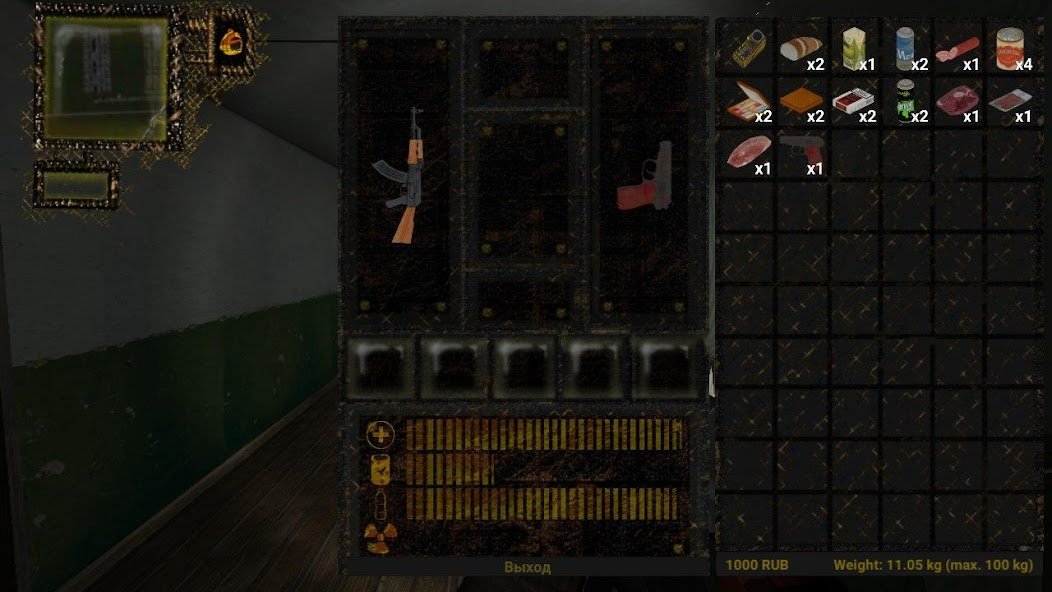Pick the green energy drink can

click(907, 101)
